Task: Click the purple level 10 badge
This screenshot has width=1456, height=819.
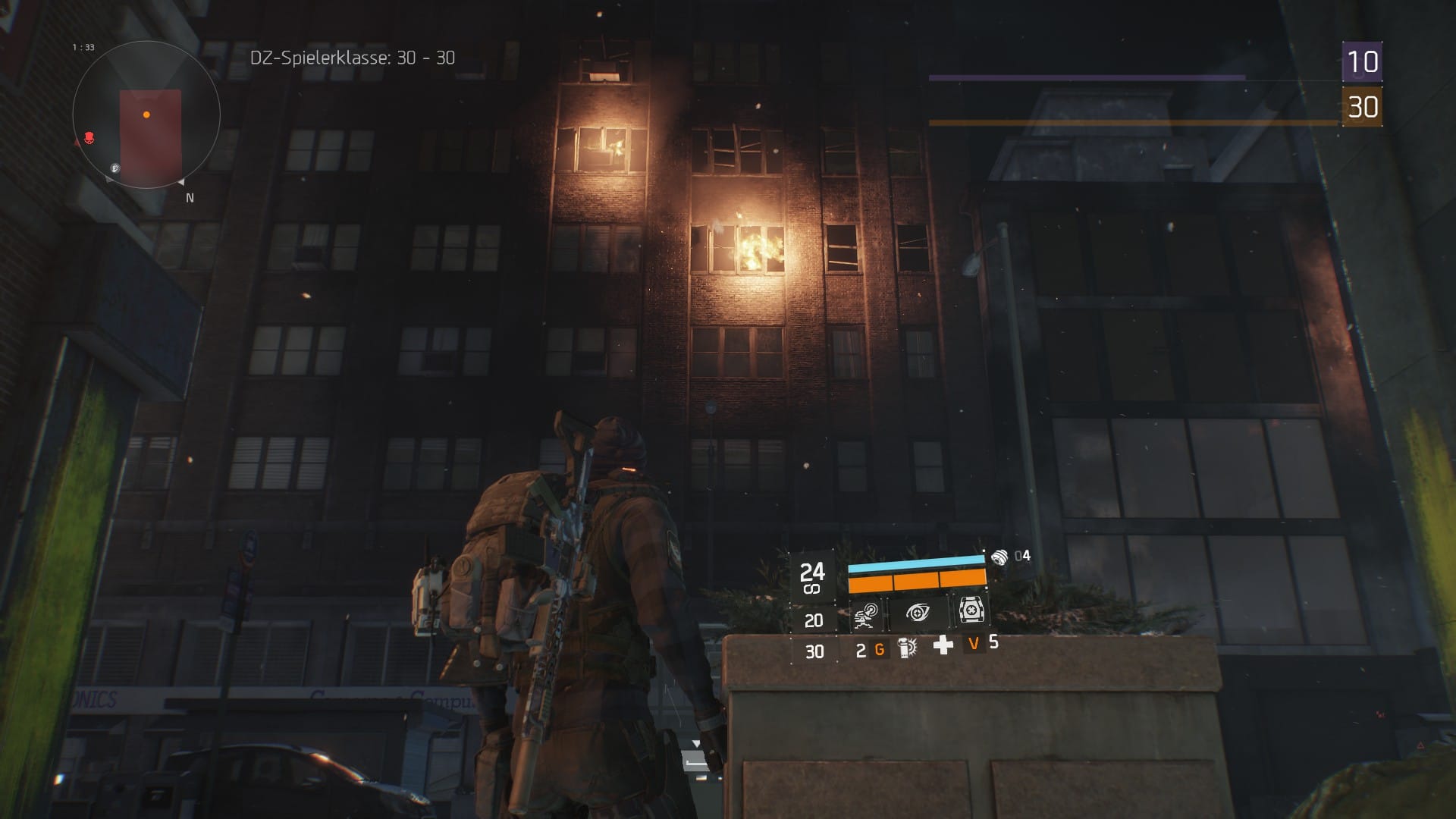Action: pos(1362,61)
